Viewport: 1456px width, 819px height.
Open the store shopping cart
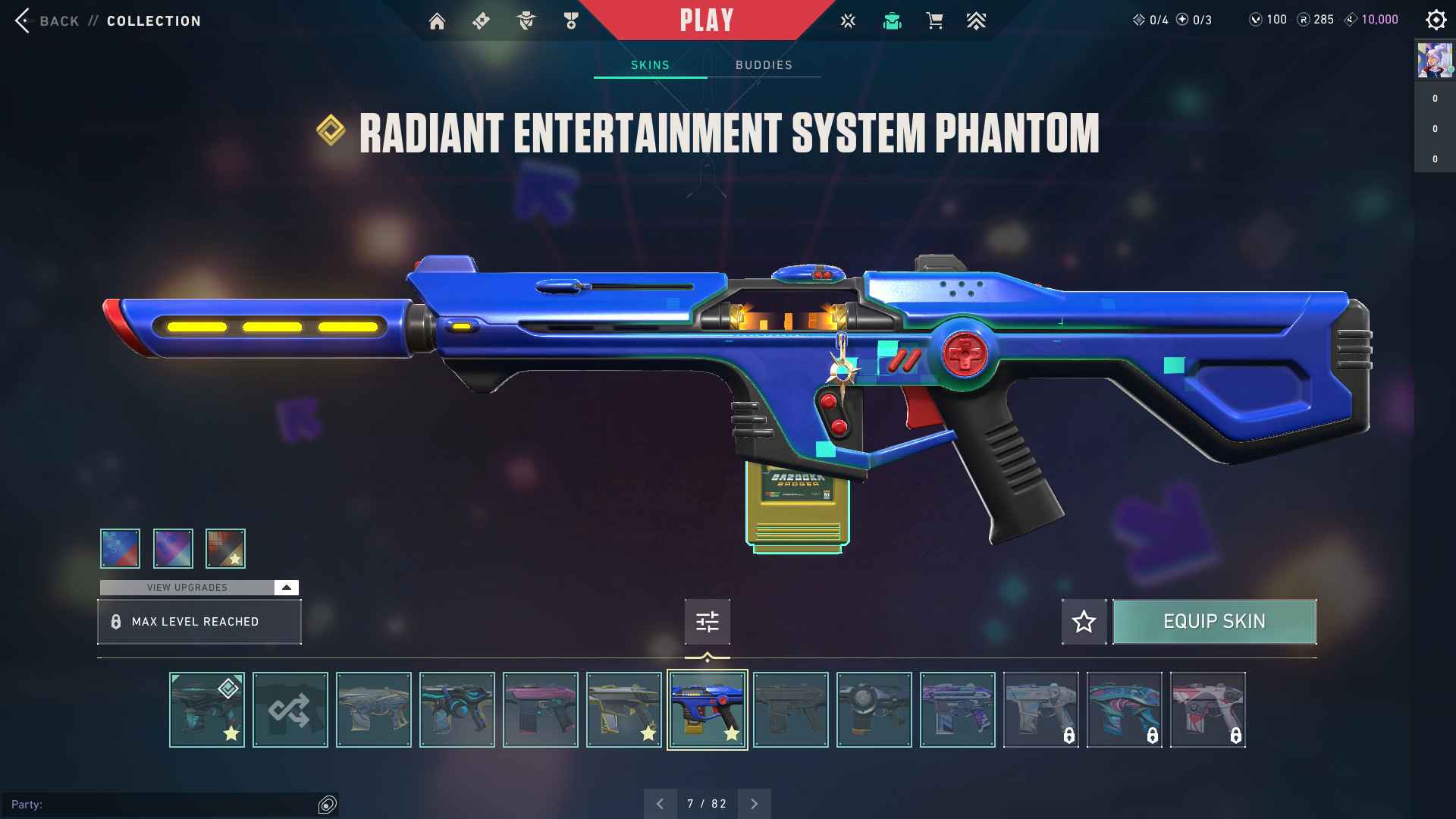[x=934, y=21]
